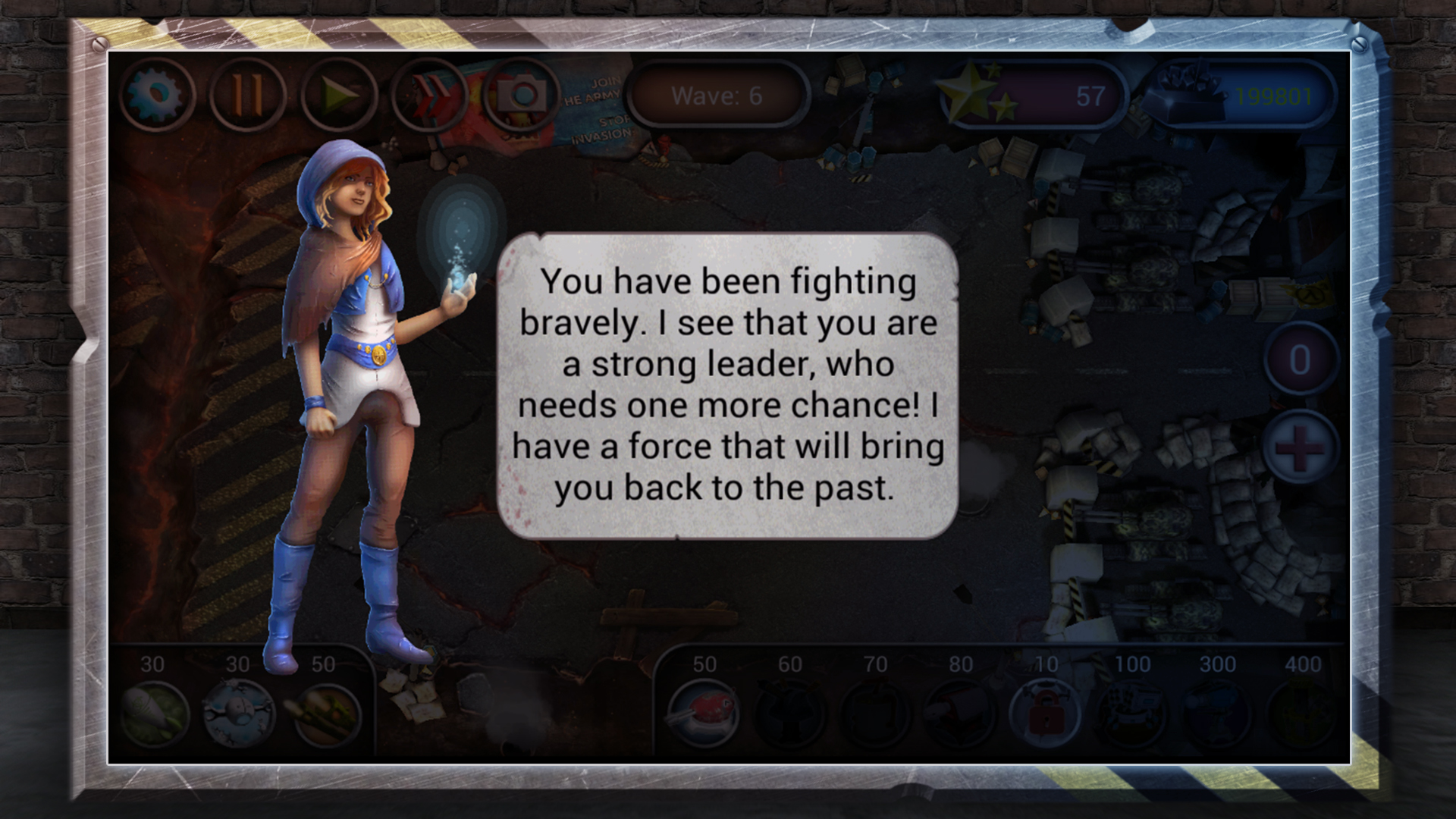Activate the rocket strike ability costing 50
1456x819 pixels.
pyautogui.click(x=325, y=713)
